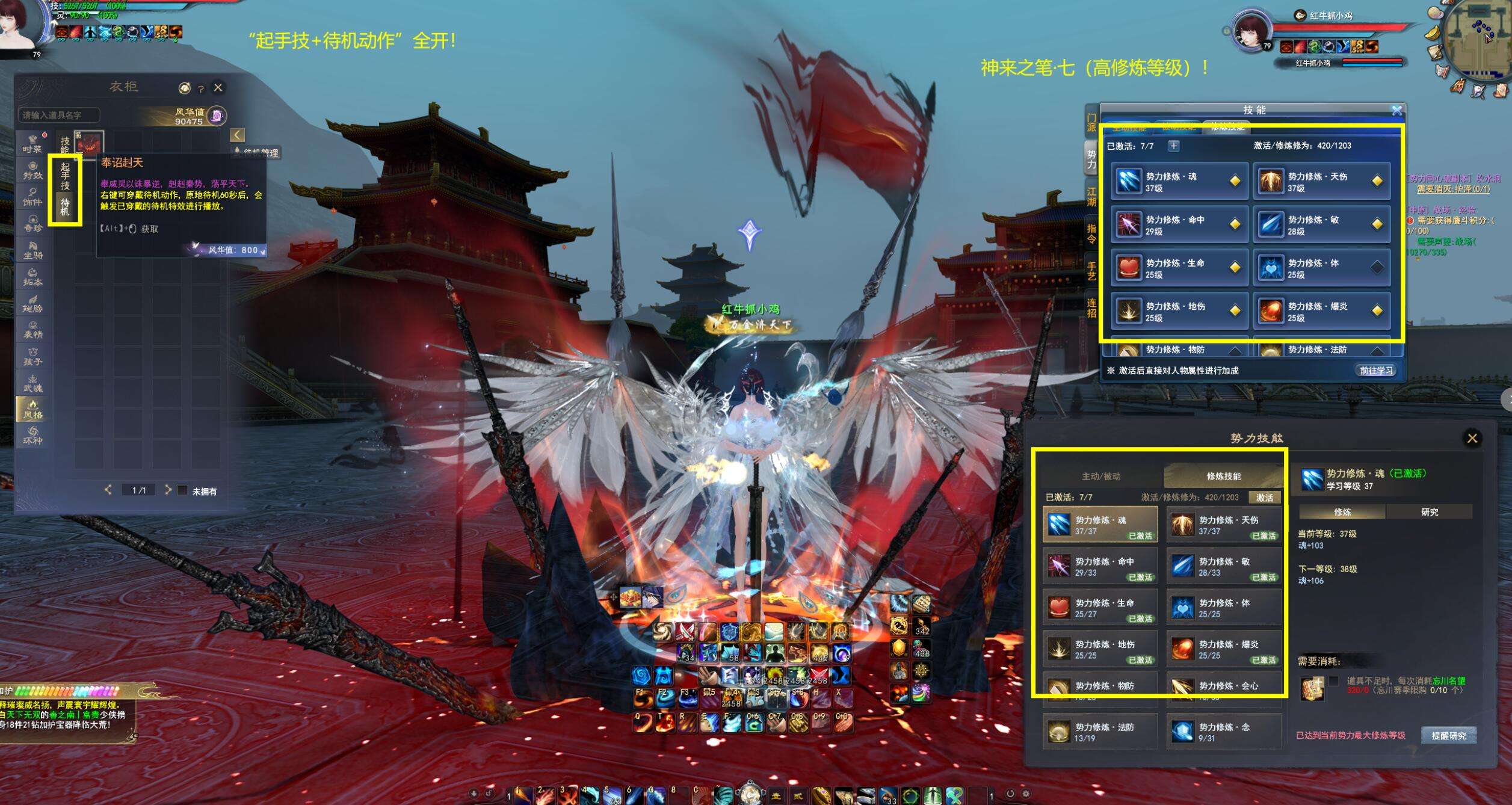Screen dimensions: 1512x805
Task: Click the 激活 button
Action: pos(1264,498)
